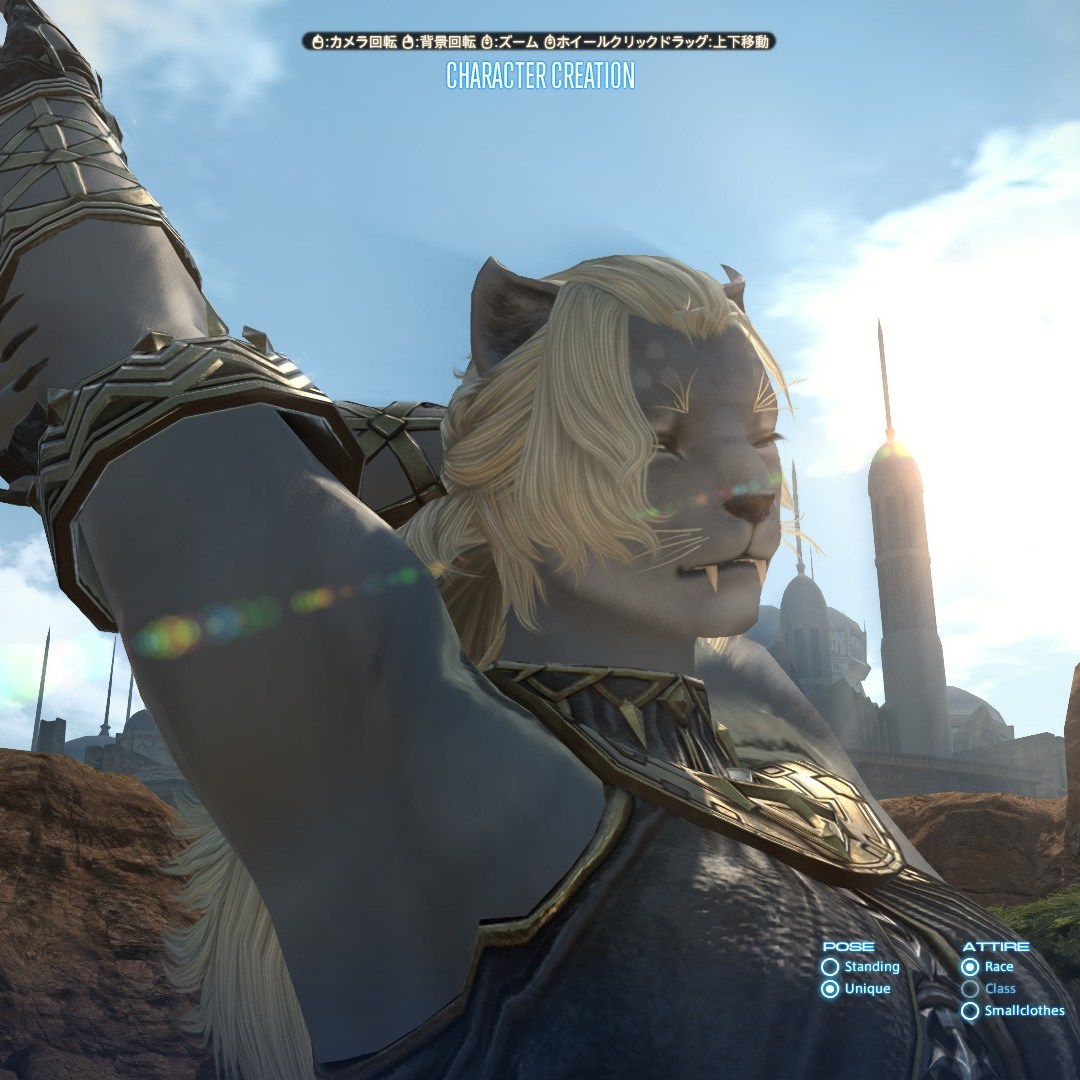Show character in Smallclothes attire
The image size is (1080, 1080).
coord(969,1011)
